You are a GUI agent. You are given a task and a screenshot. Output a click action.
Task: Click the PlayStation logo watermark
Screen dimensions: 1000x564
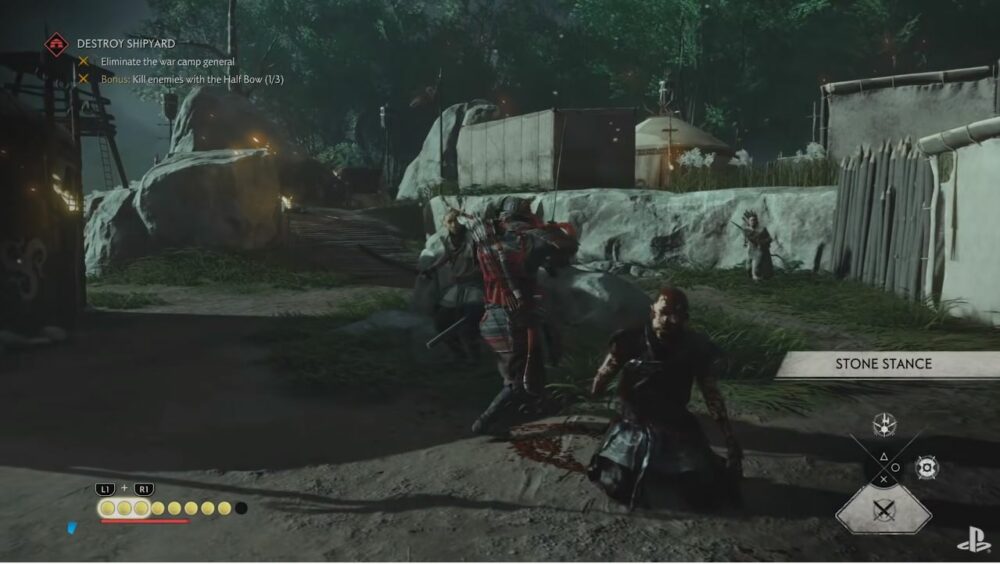pos(972,542)
